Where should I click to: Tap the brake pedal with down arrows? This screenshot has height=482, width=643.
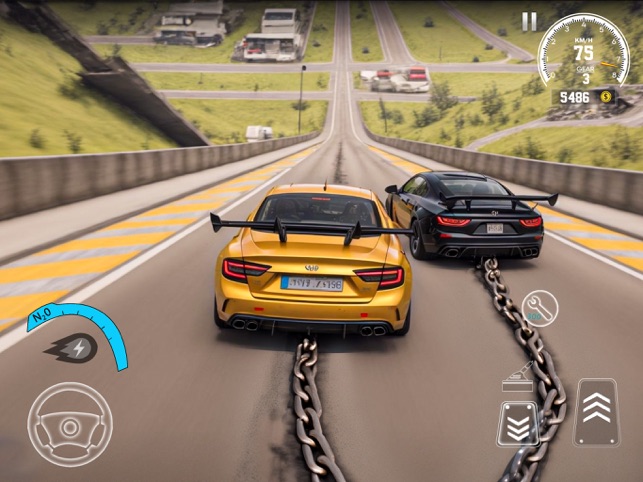point(518,423)
